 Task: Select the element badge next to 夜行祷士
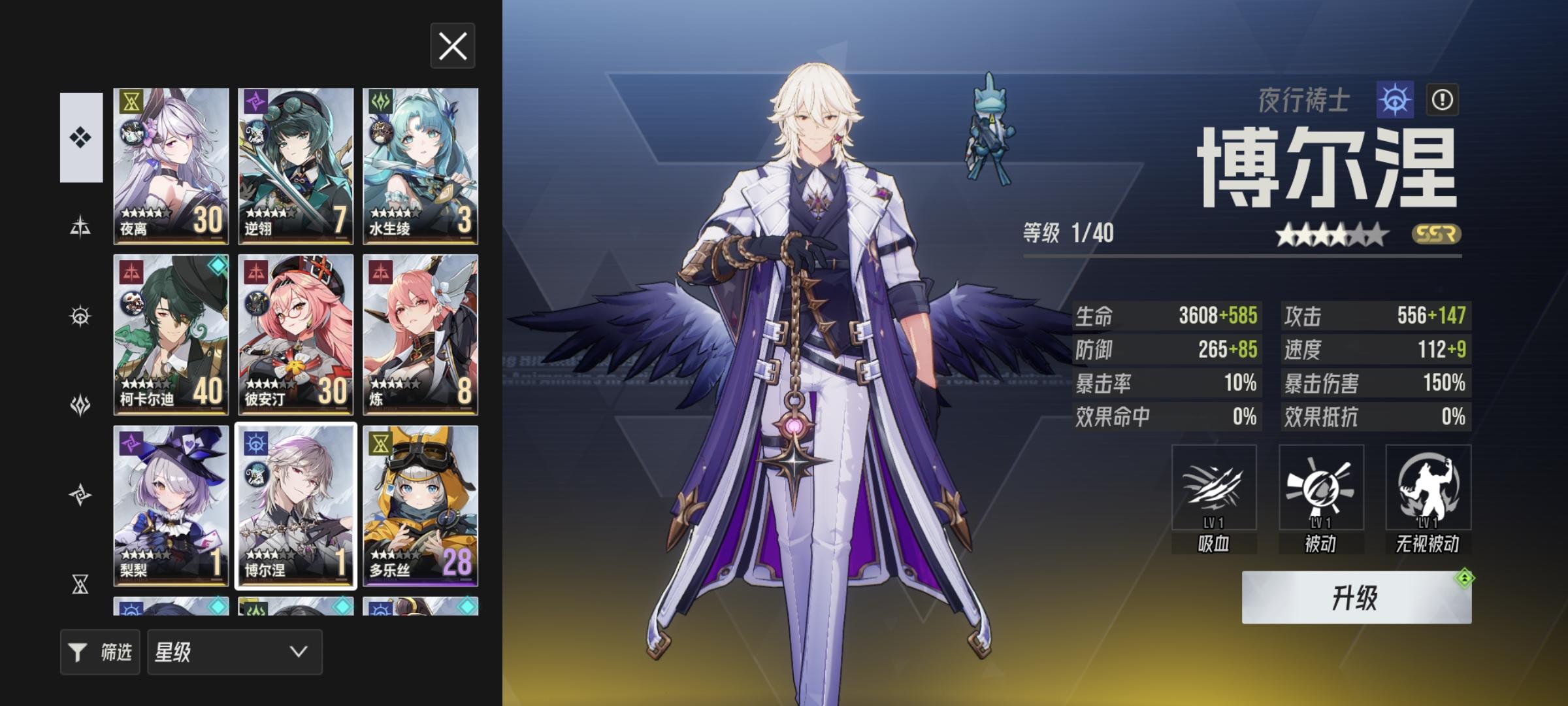coord(1395,99)
